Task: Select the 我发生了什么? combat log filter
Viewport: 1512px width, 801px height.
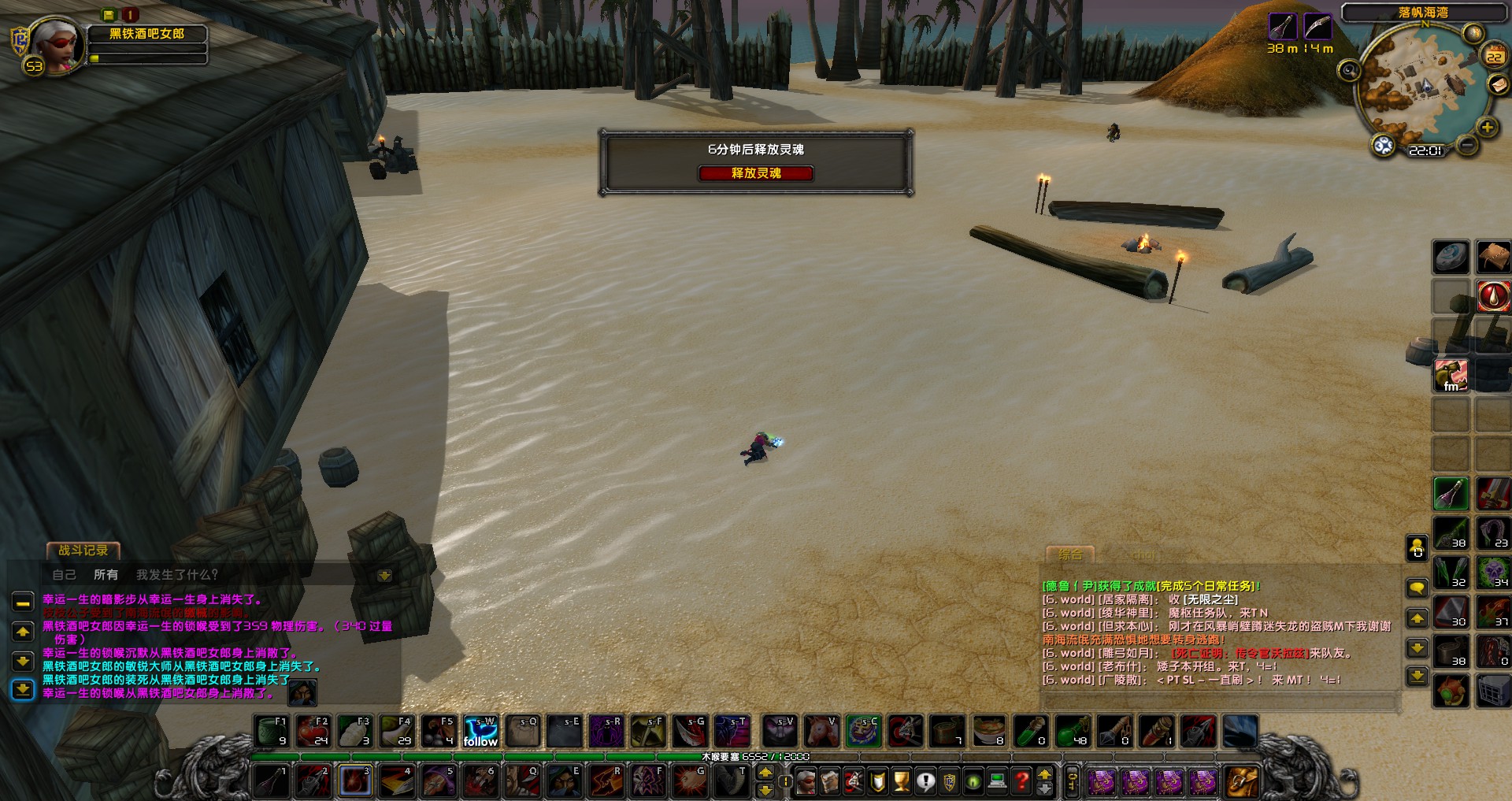Action: (x=176, y=575)
